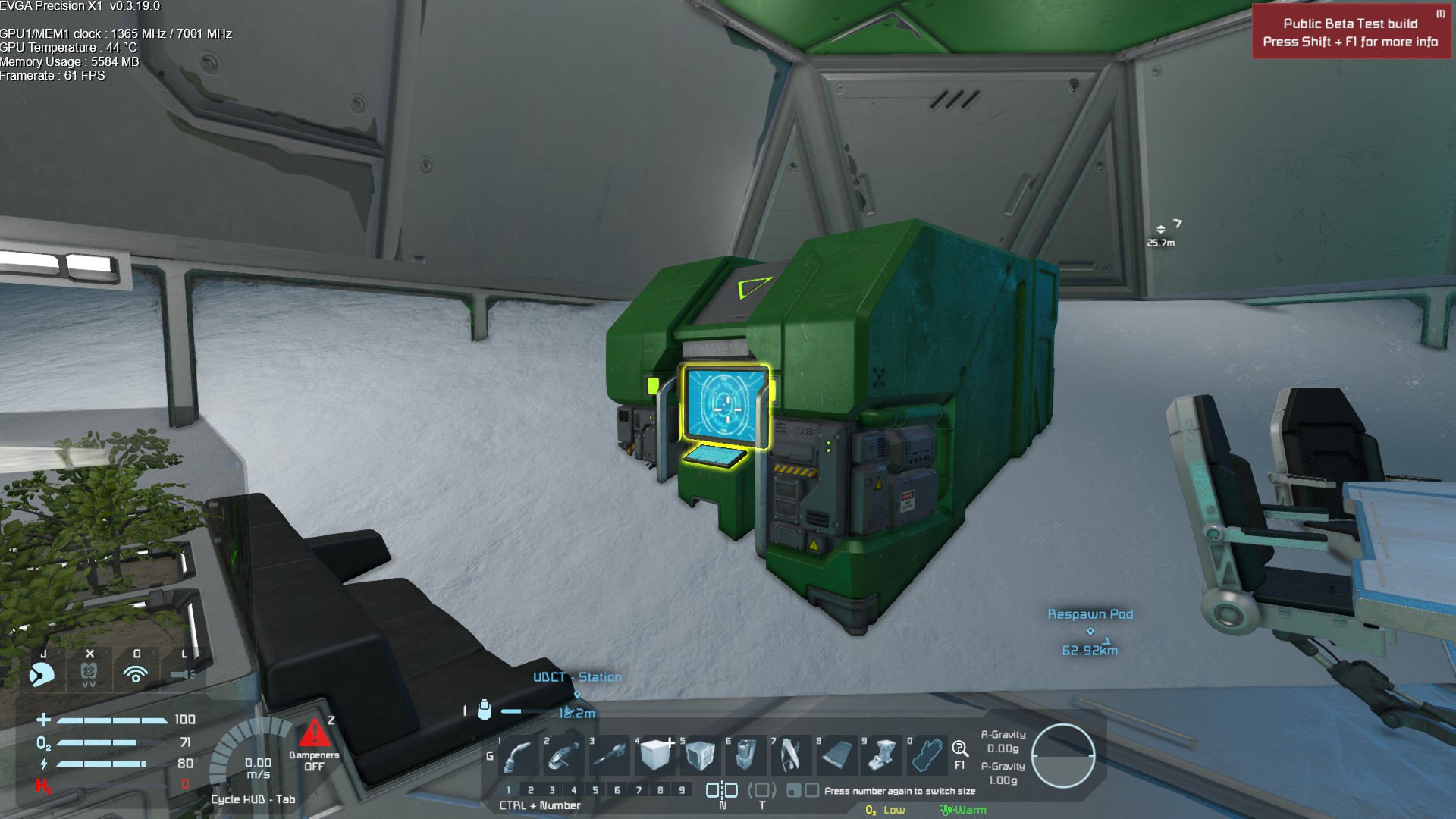1456x819 pixels.
Task: Toggle the jetpack thruster icon
Action: pos(89,673)
